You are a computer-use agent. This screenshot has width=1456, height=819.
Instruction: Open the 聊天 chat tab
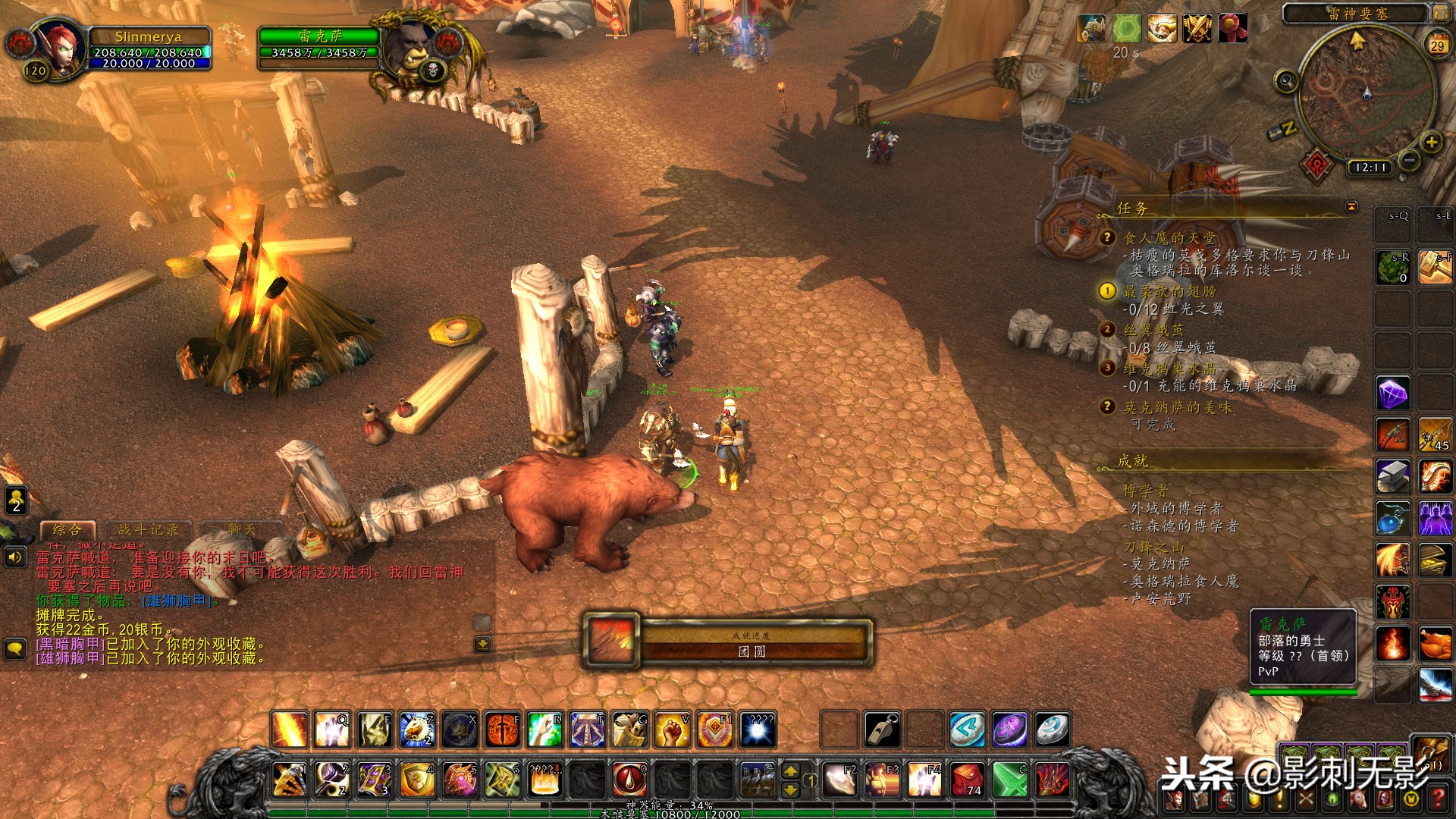click(242, 530)
